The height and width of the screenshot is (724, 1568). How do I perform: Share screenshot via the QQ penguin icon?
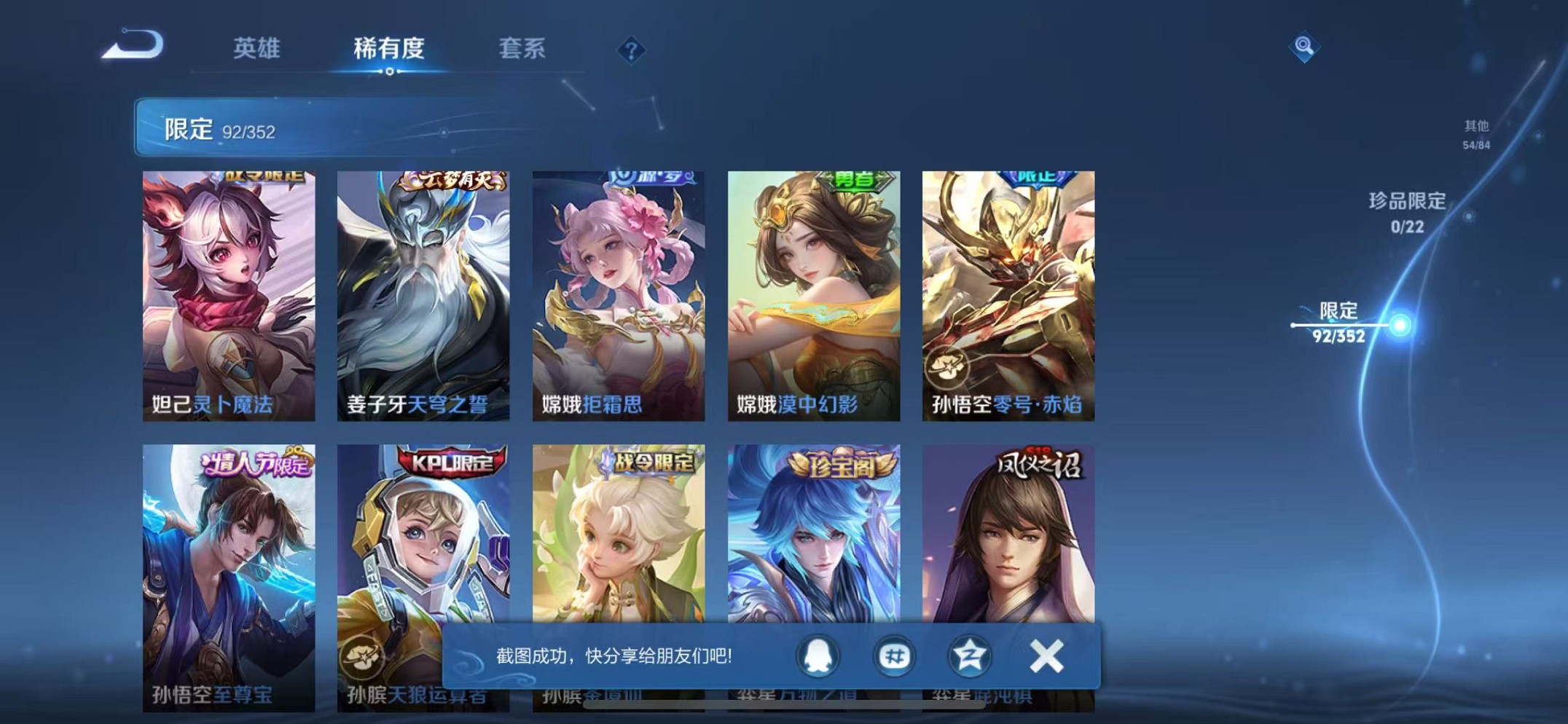[816, 656]
